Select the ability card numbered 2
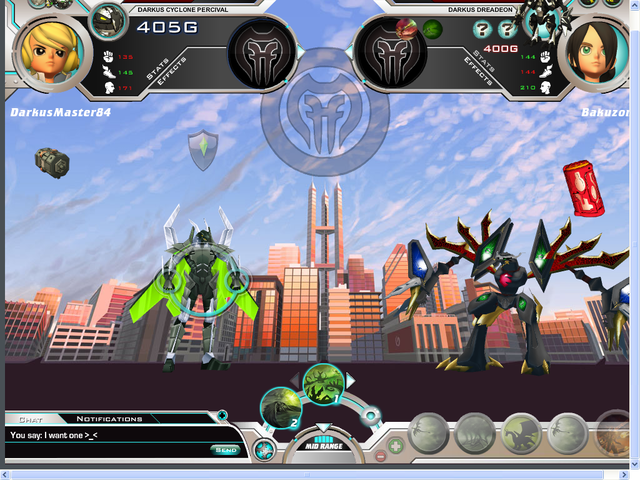 coord(279,406)
